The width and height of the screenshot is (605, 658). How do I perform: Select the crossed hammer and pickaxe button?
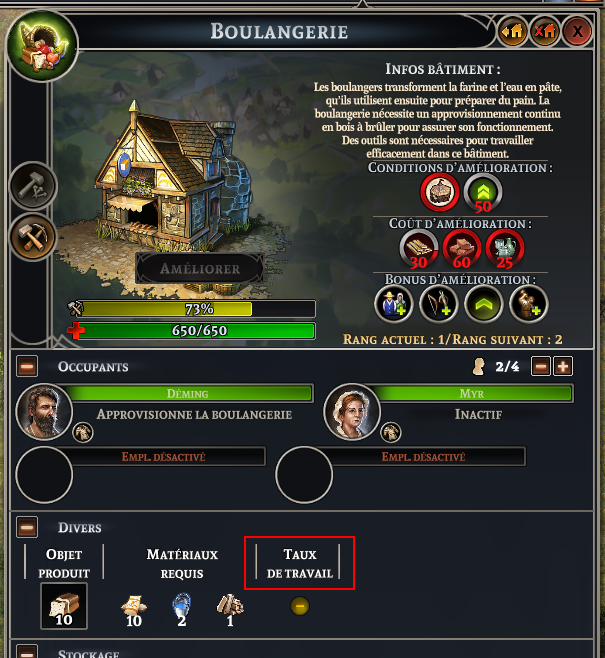pos(34,237)
